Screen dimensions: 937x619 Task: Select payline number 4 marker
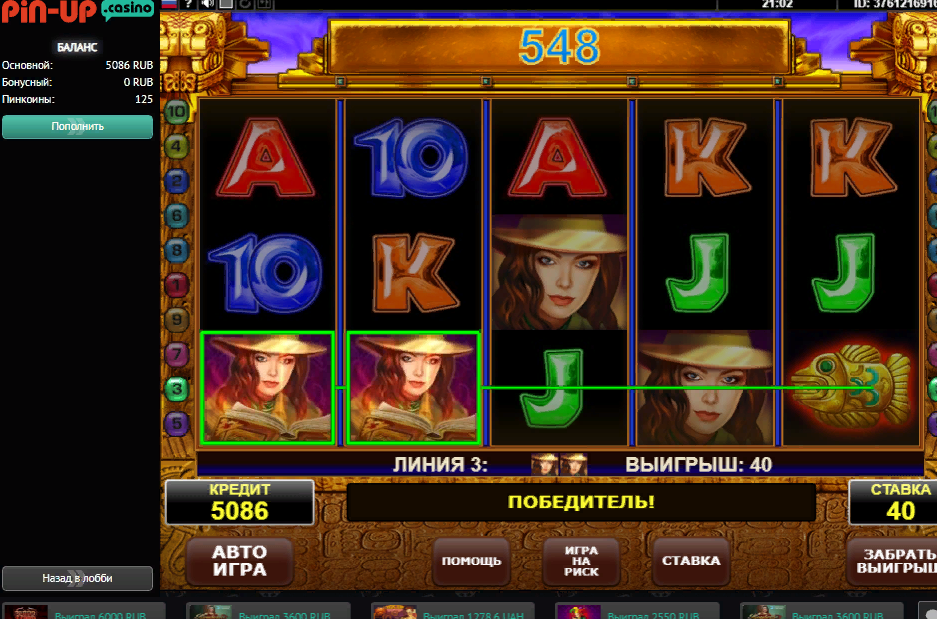pyautogui.click(x=177, y=146)
